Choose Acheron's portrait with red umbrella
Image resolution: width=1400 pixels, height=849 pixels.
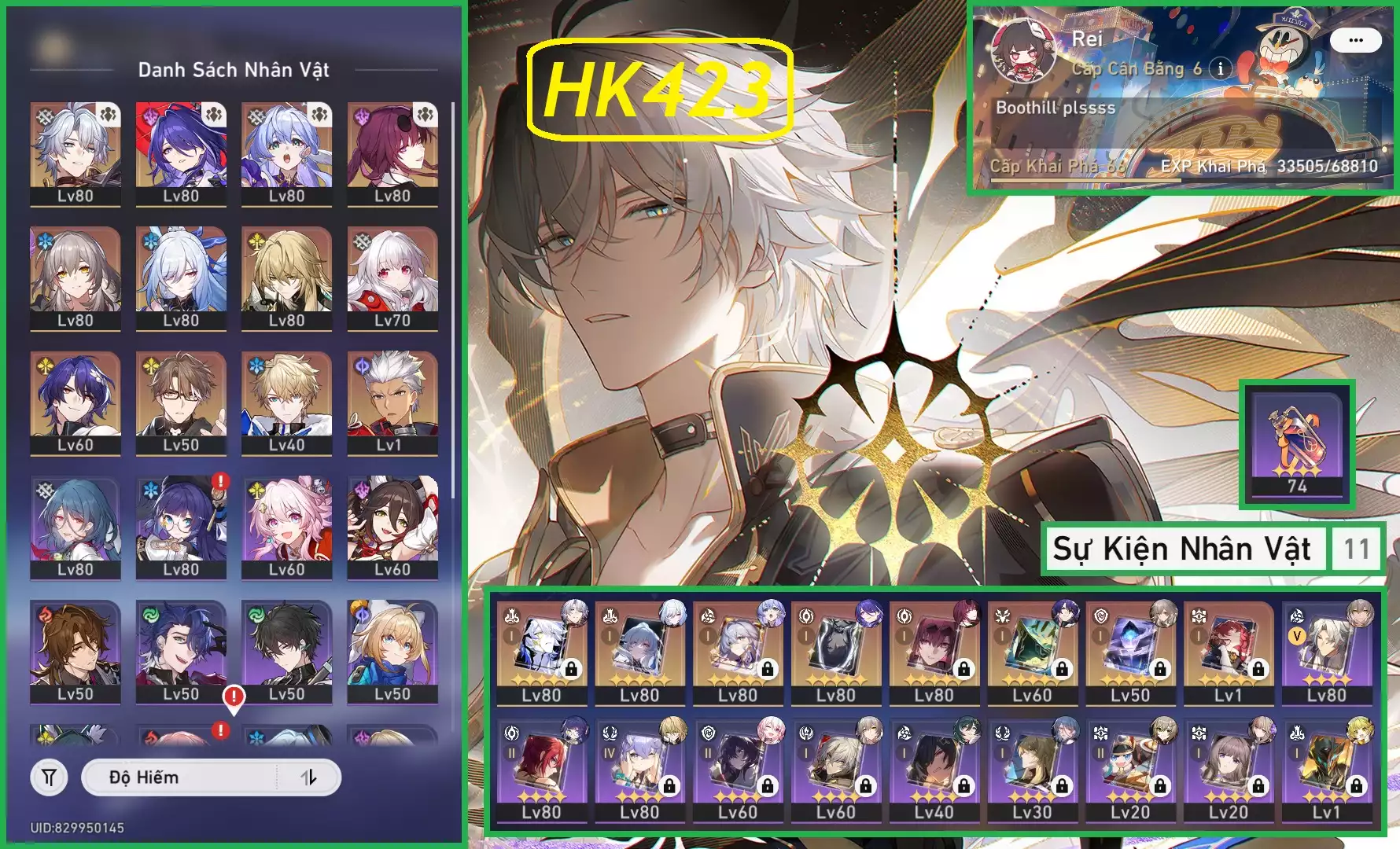[181, 153]
